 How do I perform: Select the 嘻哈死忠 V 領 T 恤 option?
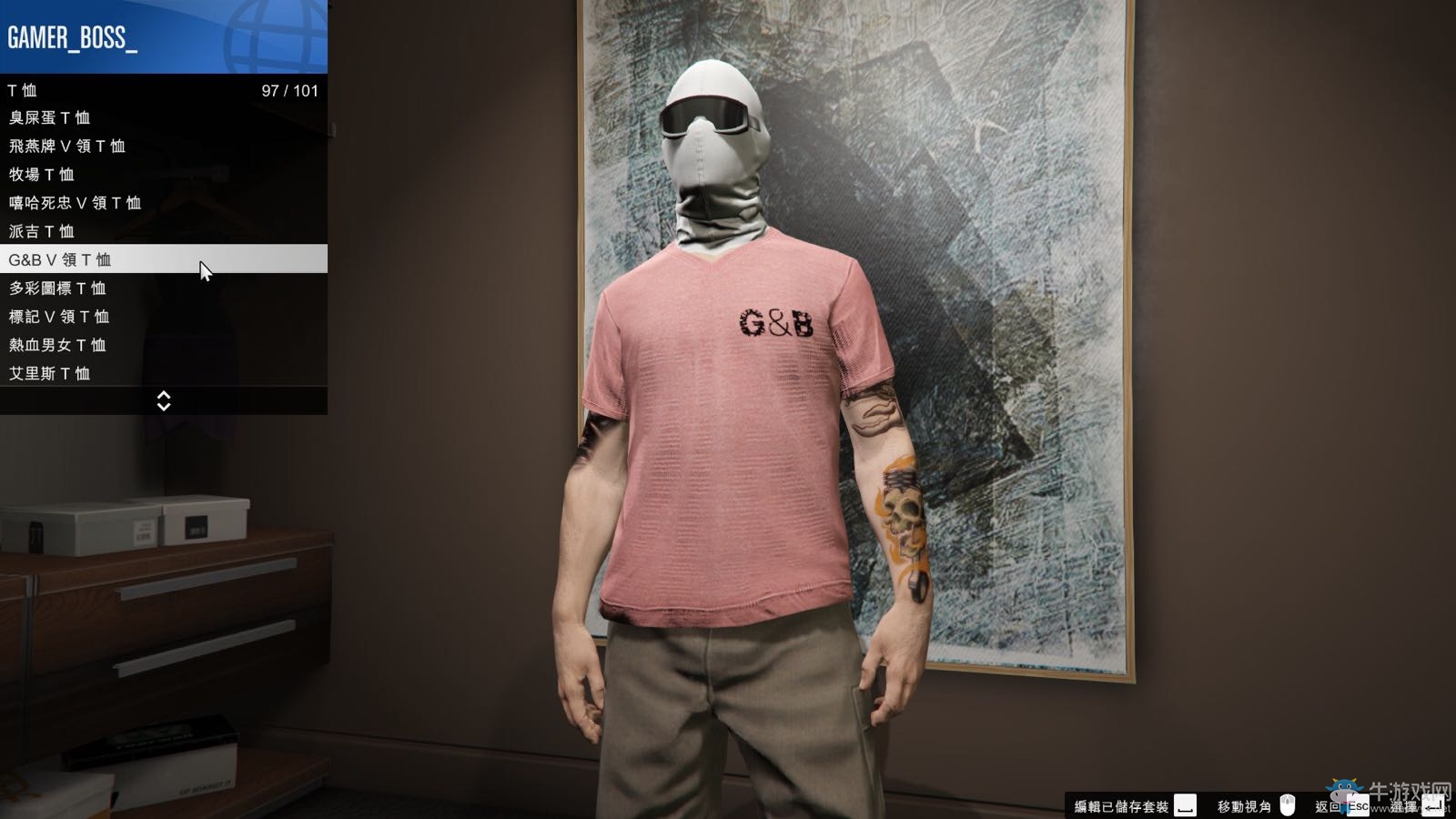point(76,203)
